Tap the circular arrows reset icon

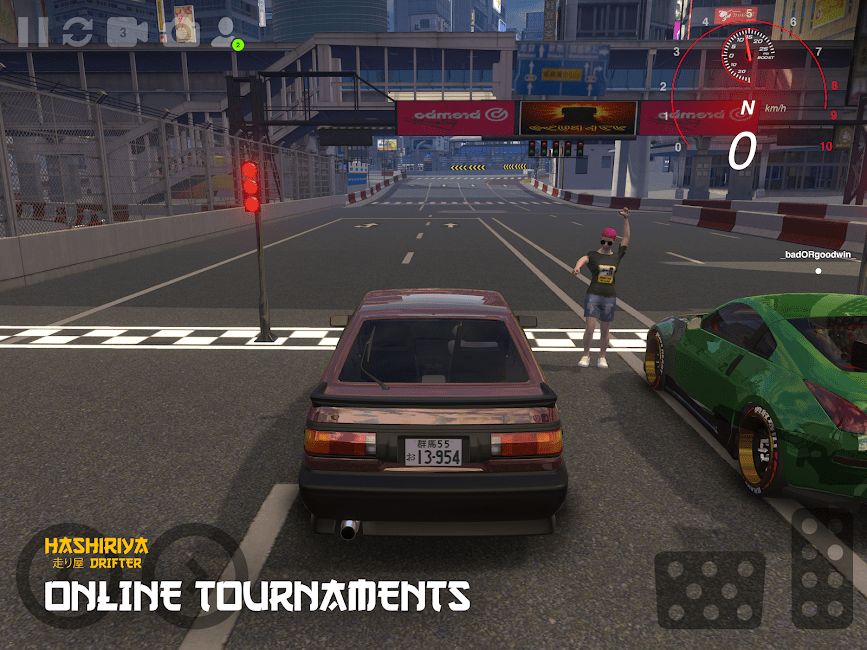(x=77, y=31)
